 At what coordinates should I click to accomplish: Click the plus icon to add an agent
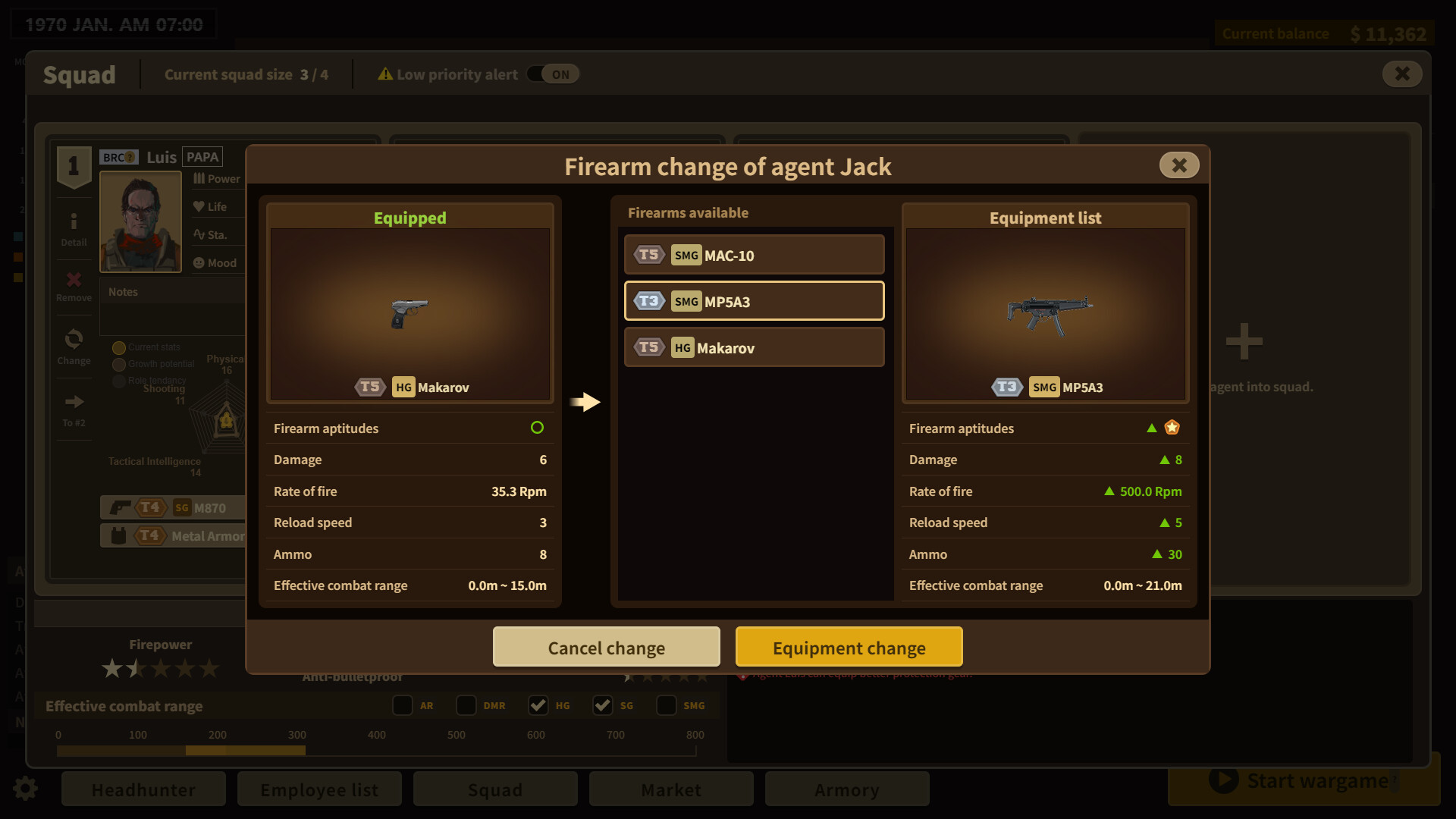(x=1243, y=340)
